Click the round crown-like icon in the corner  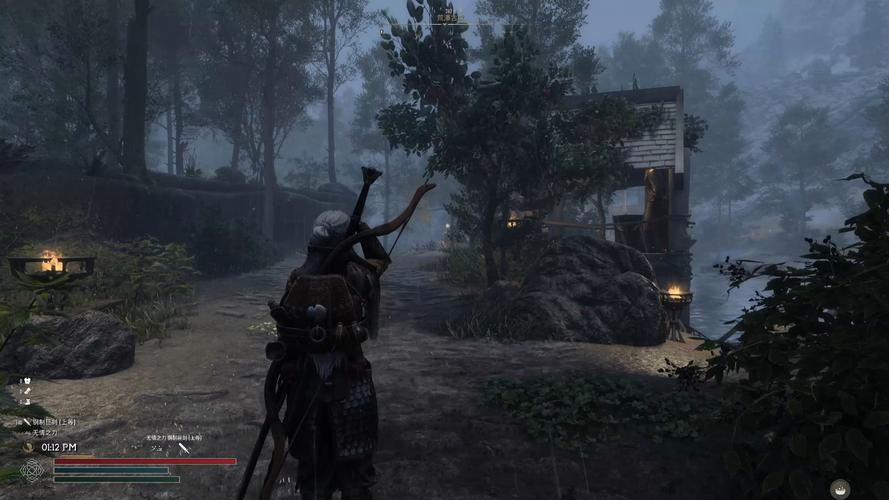pos(840,488)
